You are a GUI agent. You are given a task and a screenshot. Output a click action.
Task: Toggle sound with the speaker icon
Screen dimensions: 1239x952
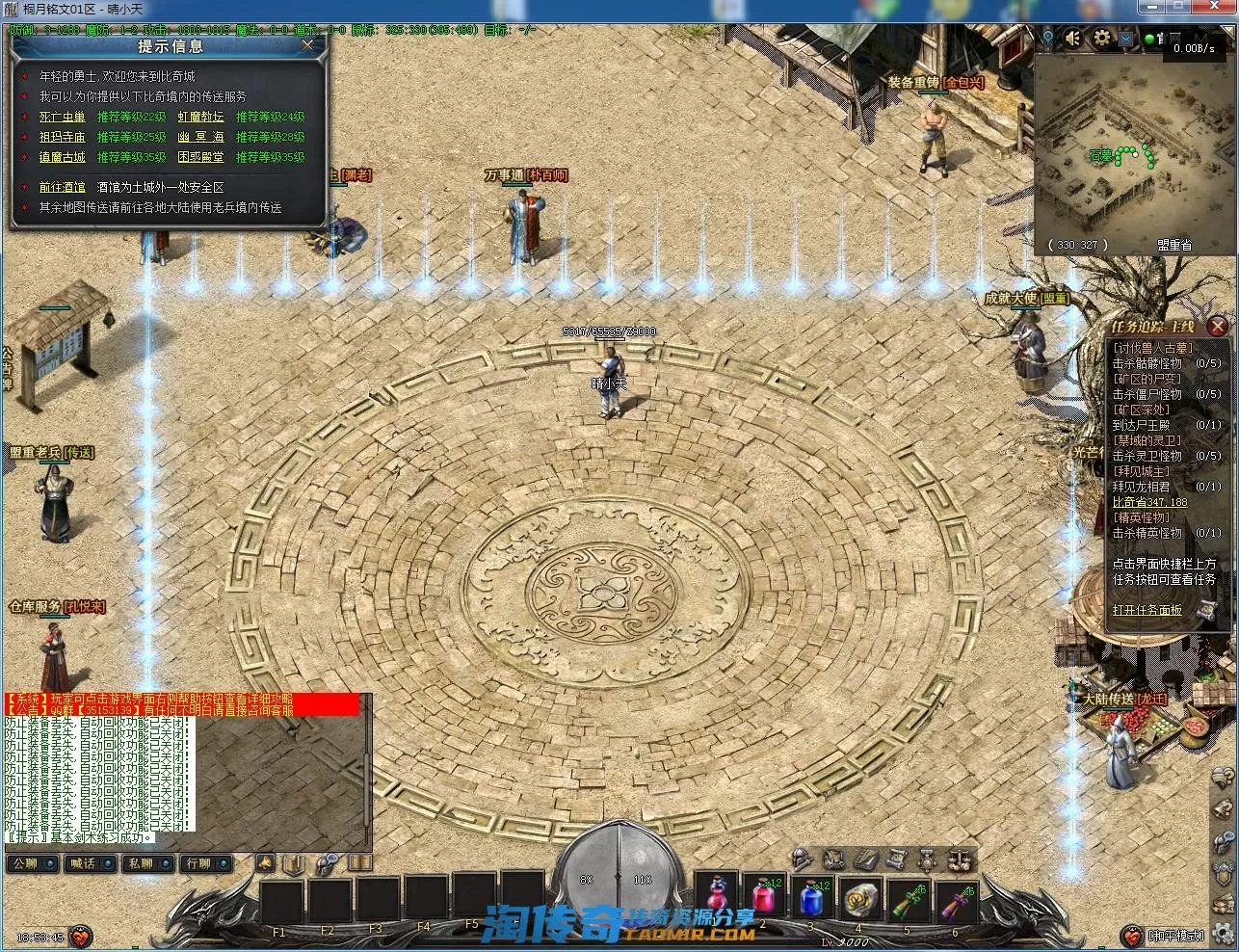click(x=1073, y=39)
